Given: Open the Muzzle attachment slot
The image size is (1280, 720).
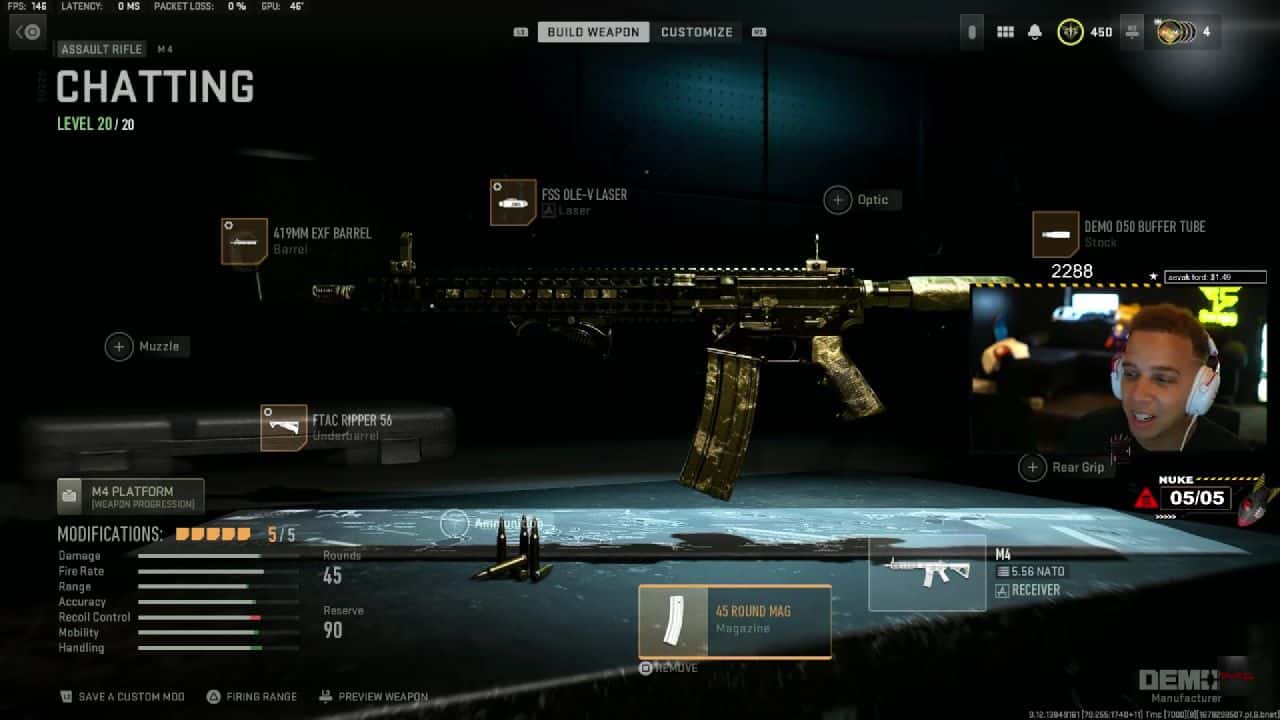Looking at the screenshot, I should [x=119, y=346].
